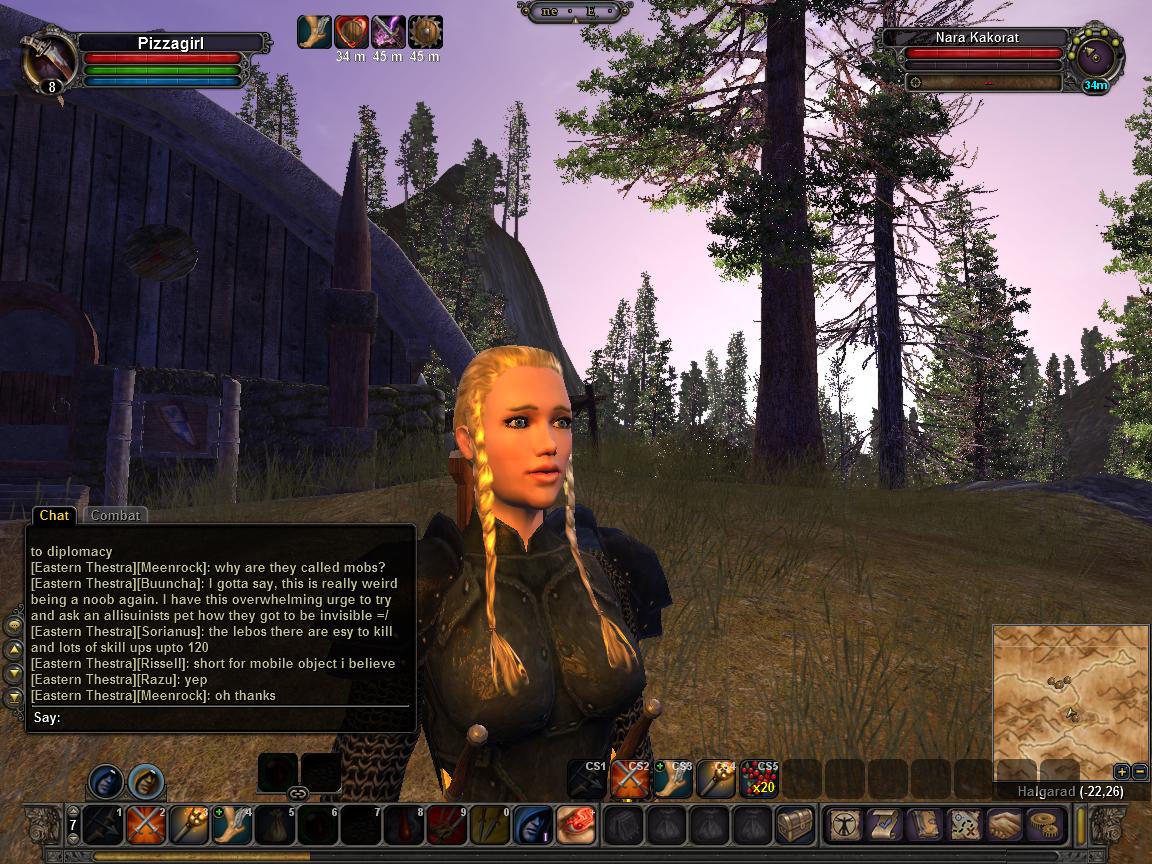Click the Pizzagirl player portrait
The image size is (1152, 864).
coord(49,58)
